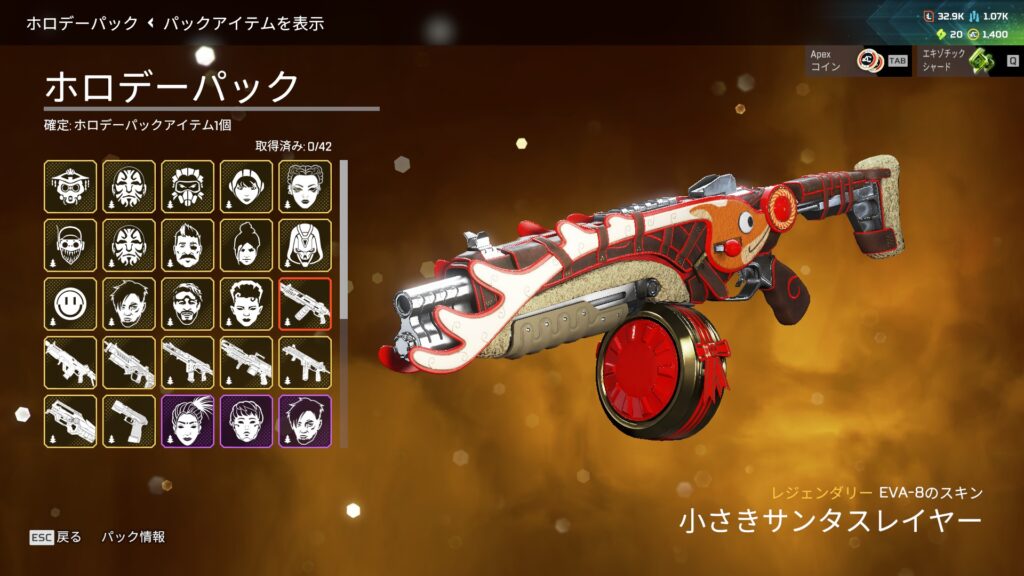Choose the legend tile with braided updo hair
This screenshot has height=576, width=1024.
(305, 186)
